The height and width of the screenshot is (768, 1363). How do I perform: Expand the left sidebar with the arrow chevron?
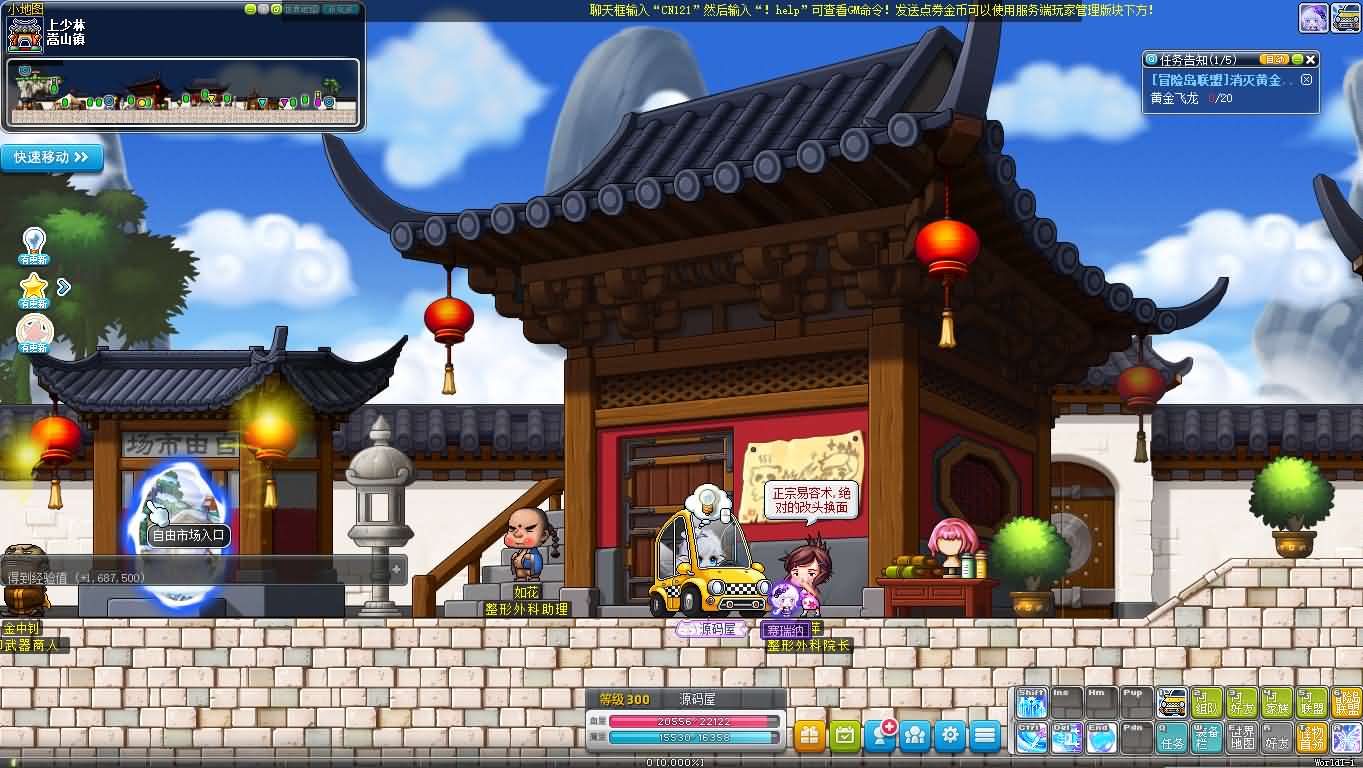(x=62, y=285)
